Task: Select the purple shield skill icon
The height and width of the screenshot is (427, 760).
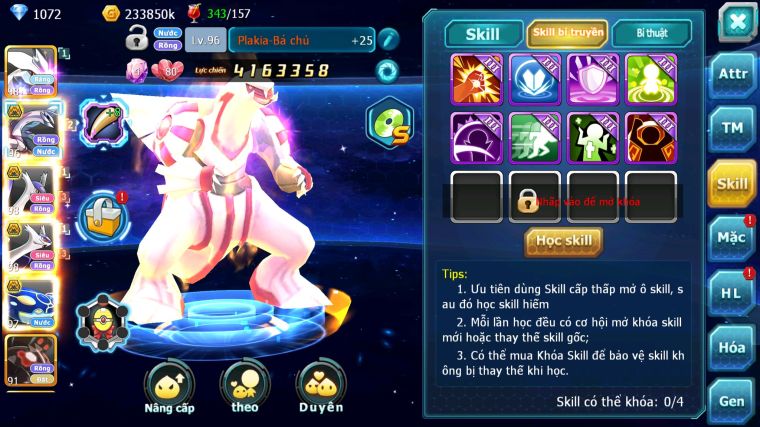Action: (x=593, y=79)
